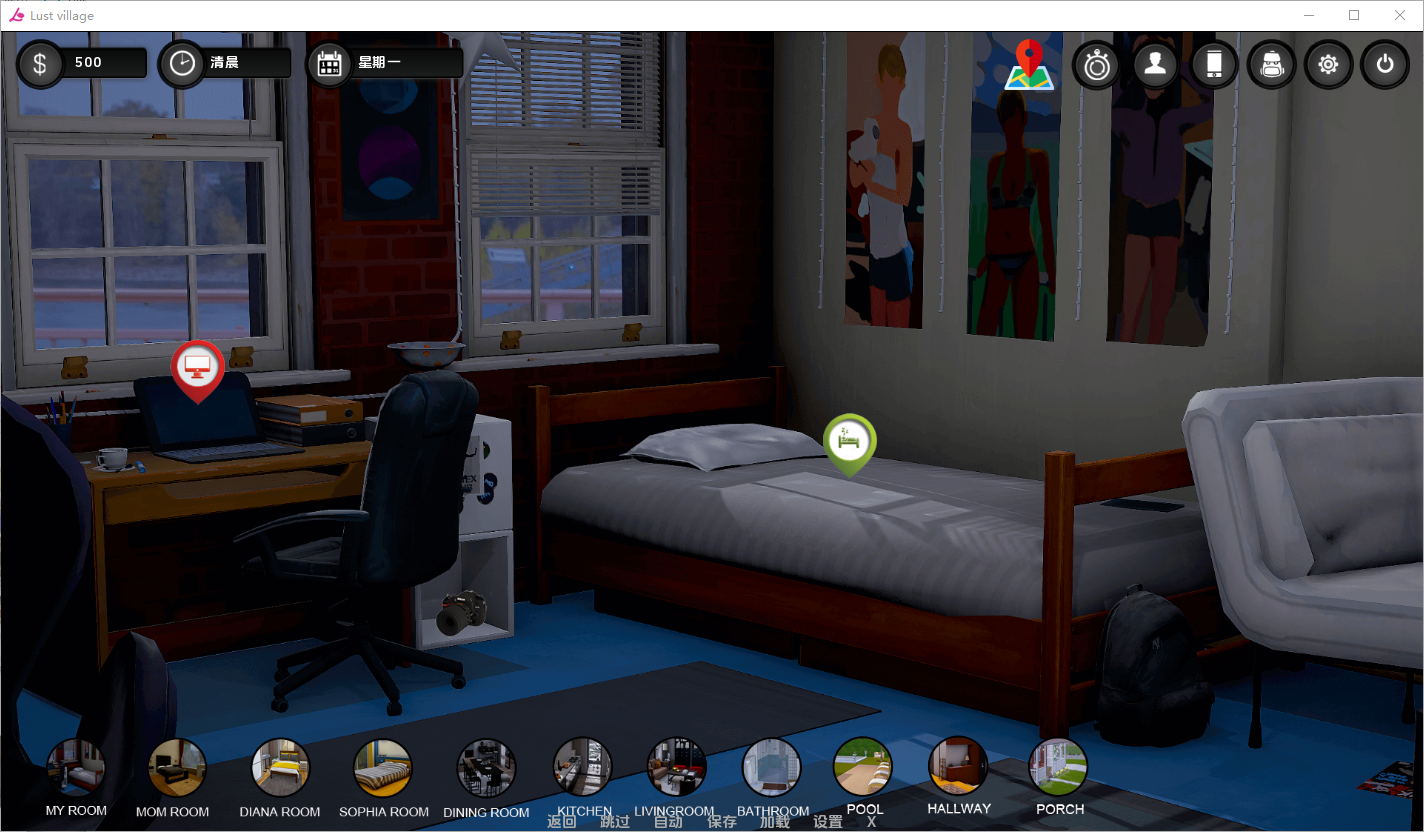Select the HALLWAY location

pyautogui.click(x=958, y=766)
